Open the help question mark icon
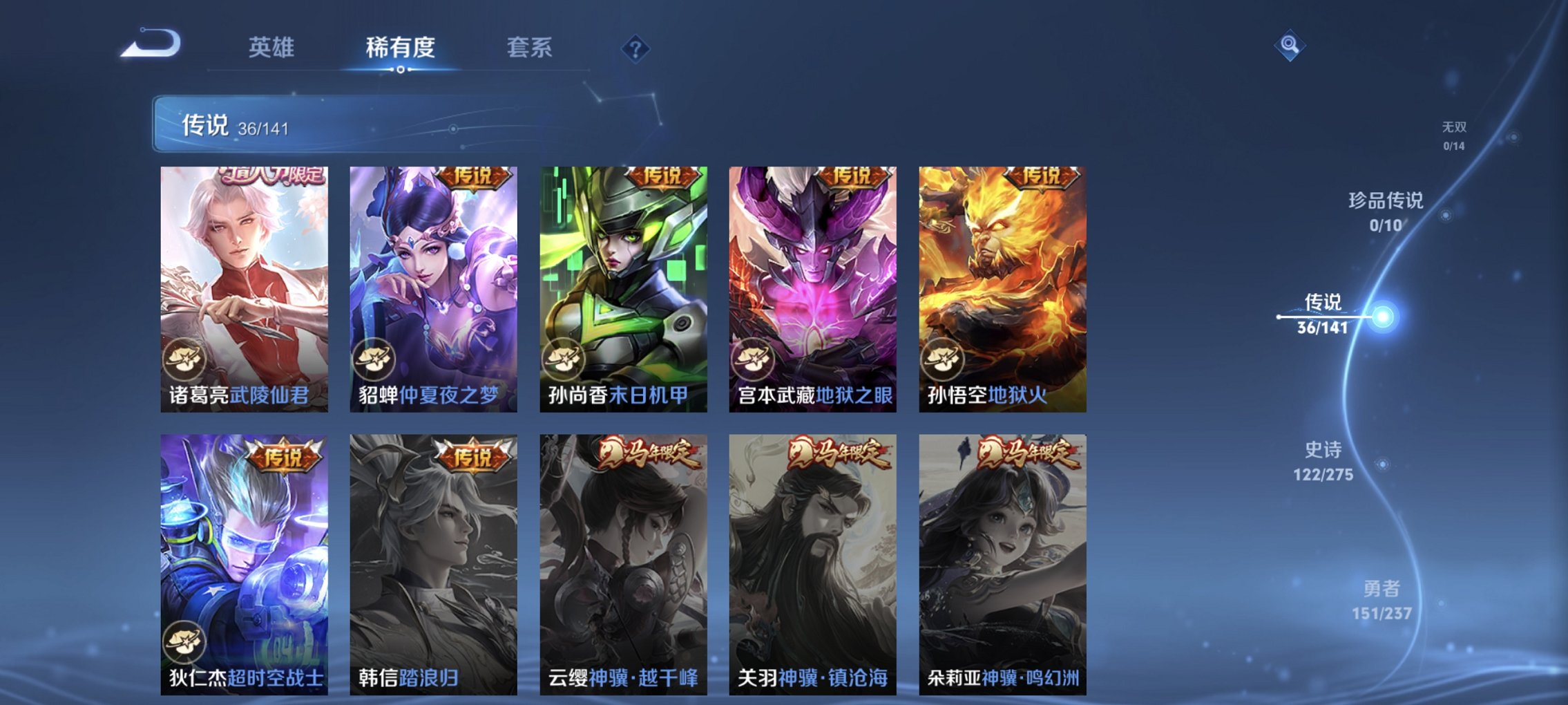This screenshot has width=1568, height=705. [637, 48]
